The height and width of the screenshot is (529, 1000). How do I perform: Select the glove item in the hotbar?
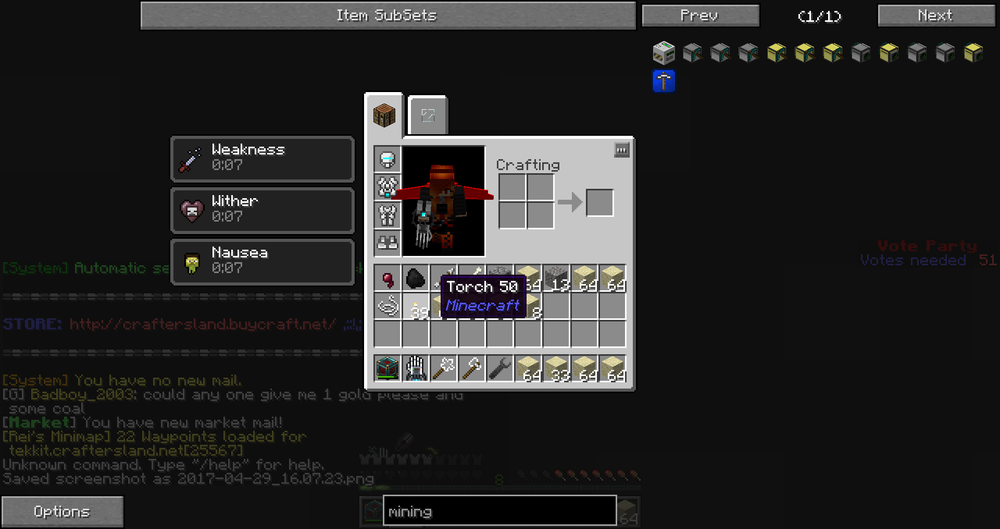415,368
